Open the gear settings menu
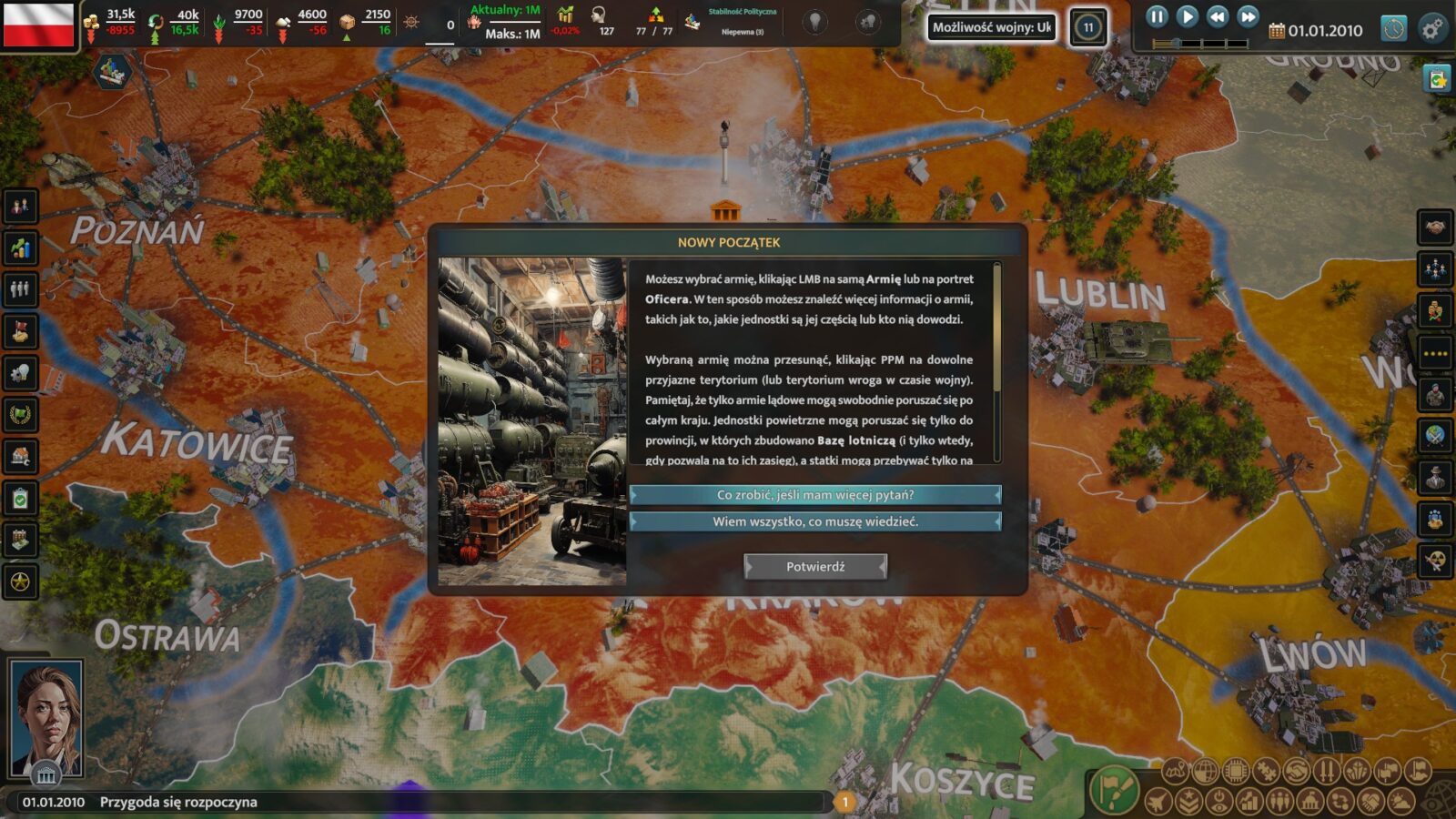The image size is (1456, 819). pyautogui.click(x=1432, y=29)
